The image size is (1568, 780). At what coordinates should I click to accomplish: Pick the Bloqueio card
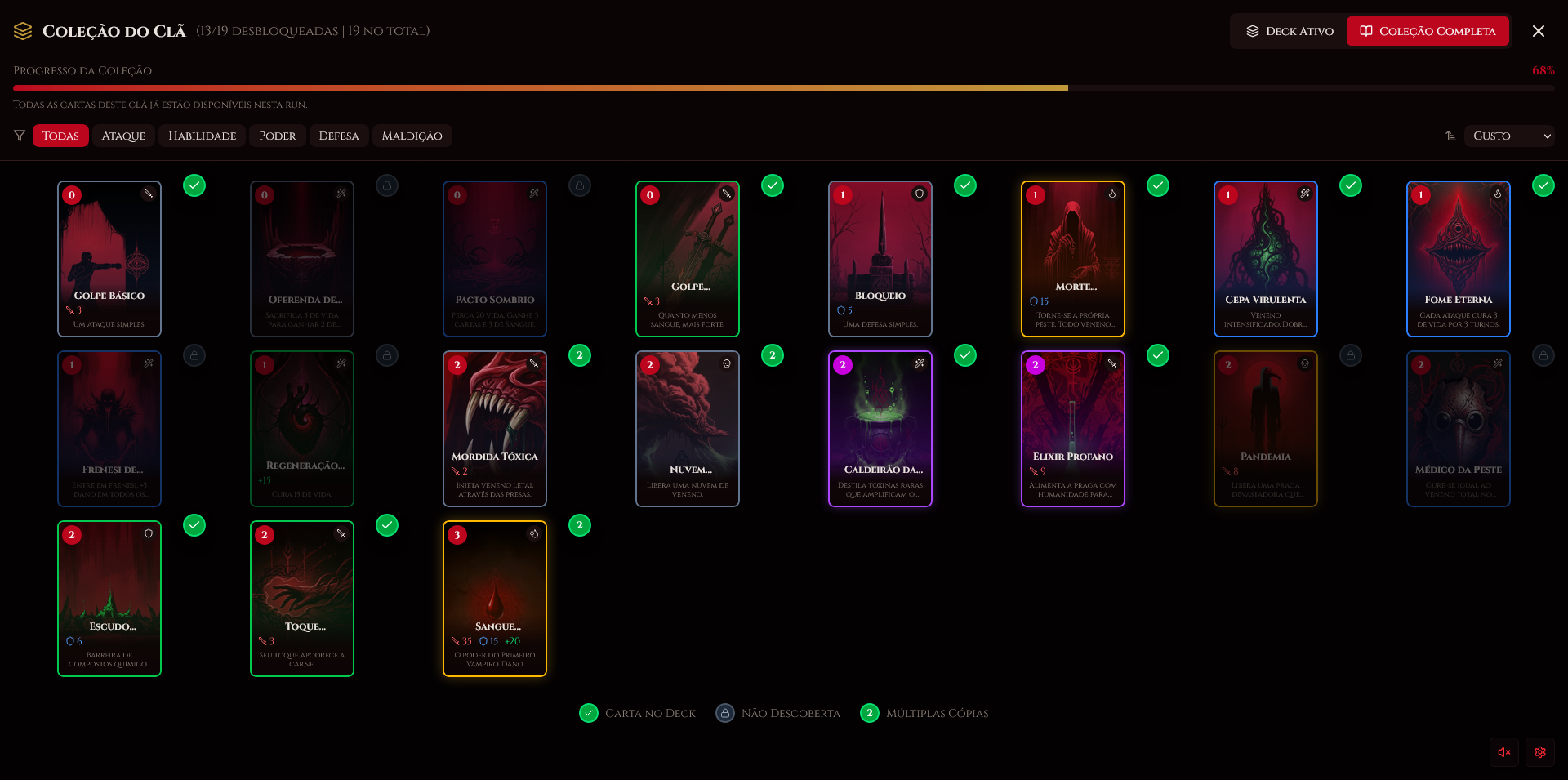coord(880,258)
